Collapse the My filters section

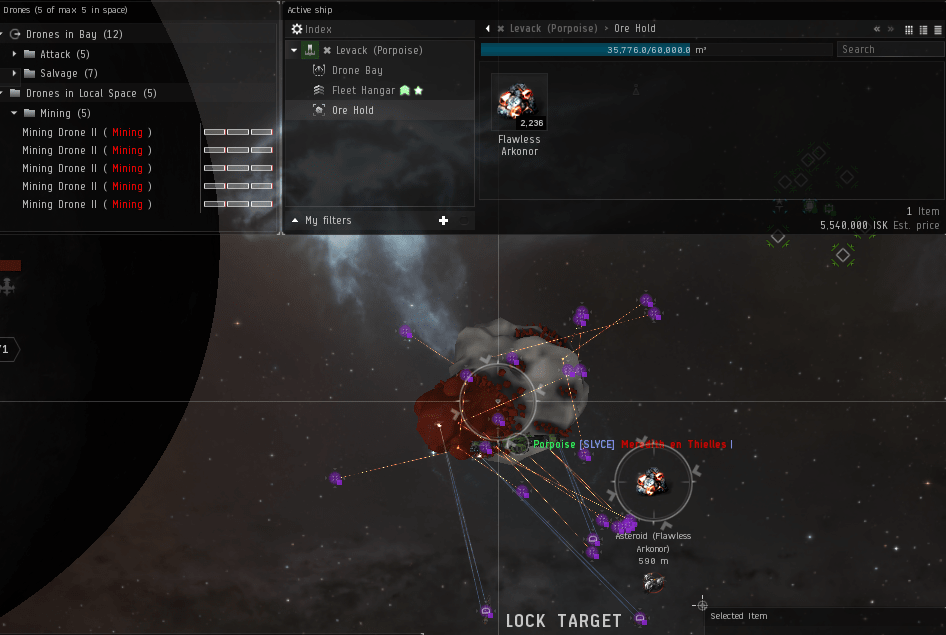(295, 220)
